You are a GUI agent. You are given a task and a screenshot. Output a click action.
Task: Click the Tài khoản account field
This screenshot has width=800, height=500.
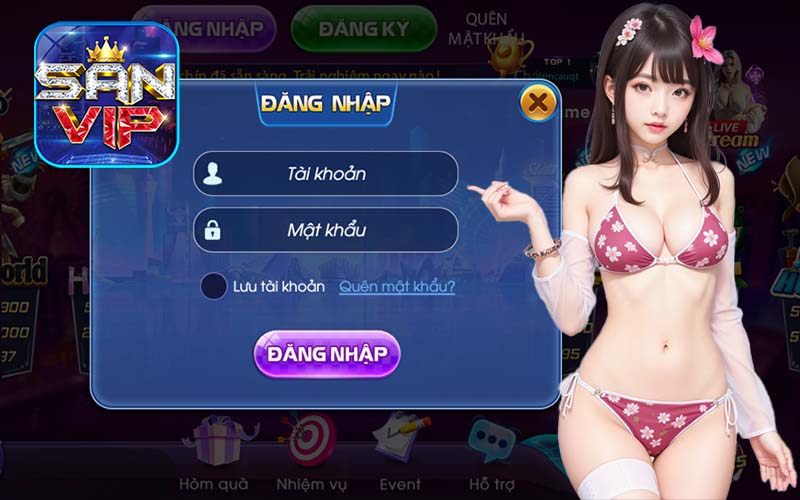(326, 174)
